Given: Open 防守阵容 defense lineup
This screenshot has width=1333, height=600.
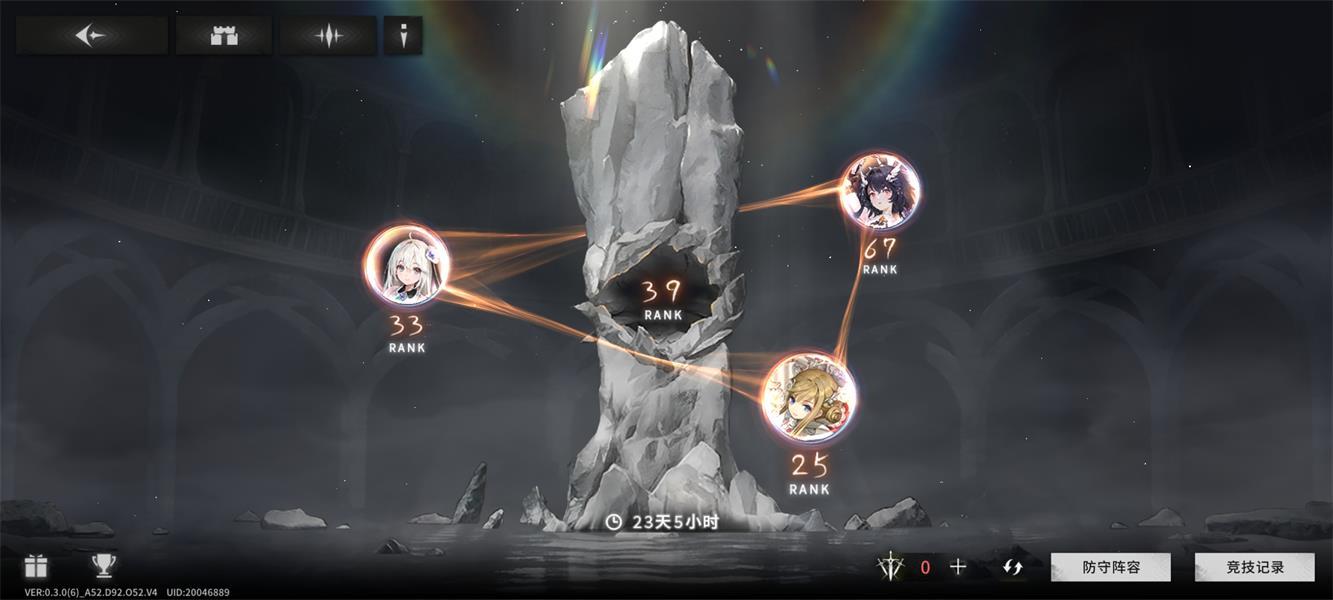Looking at the screenshot, I should [1110, 567].
